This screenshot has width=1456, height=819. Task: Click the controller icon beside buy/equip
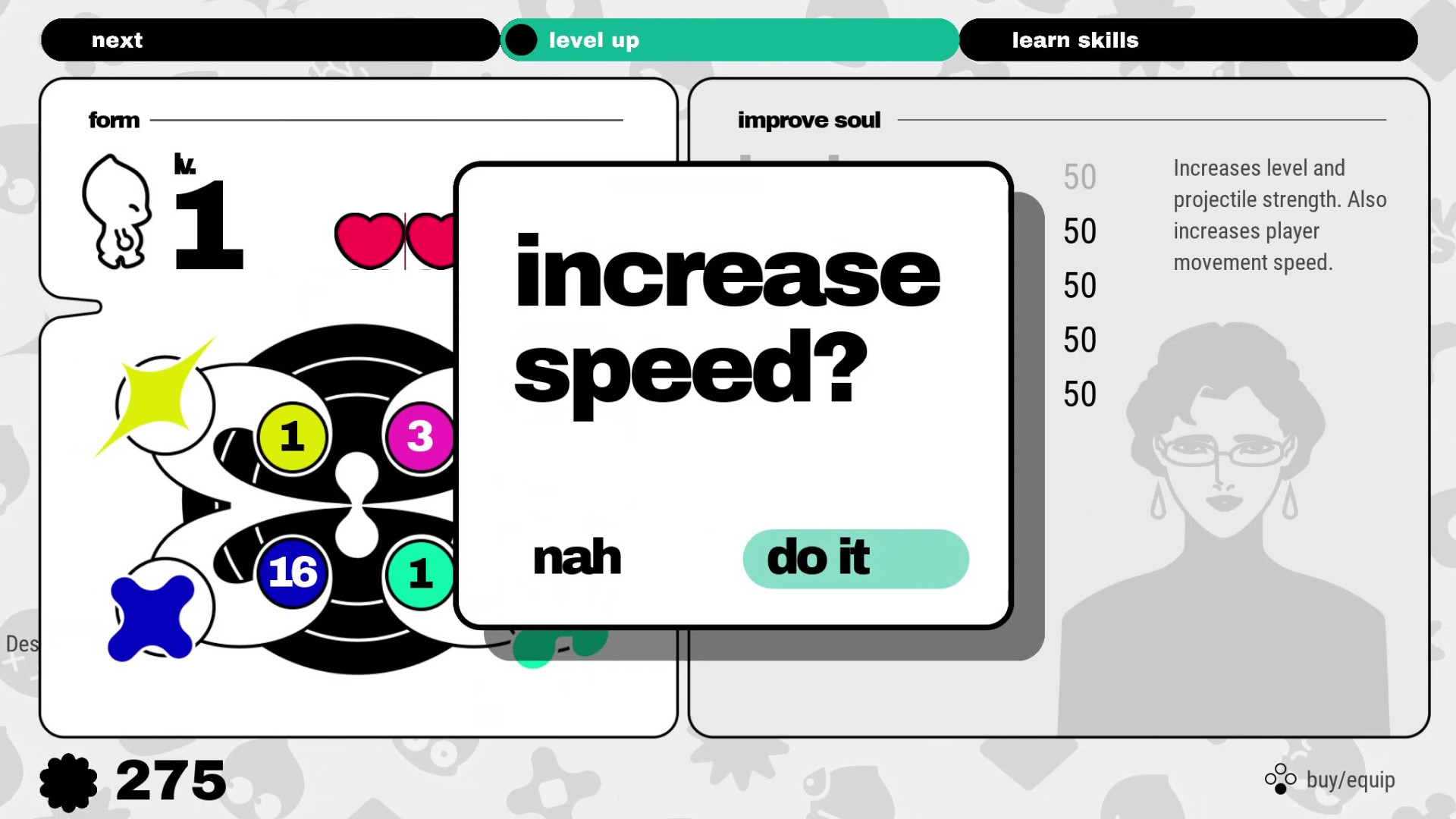(x=1280, y=779)
